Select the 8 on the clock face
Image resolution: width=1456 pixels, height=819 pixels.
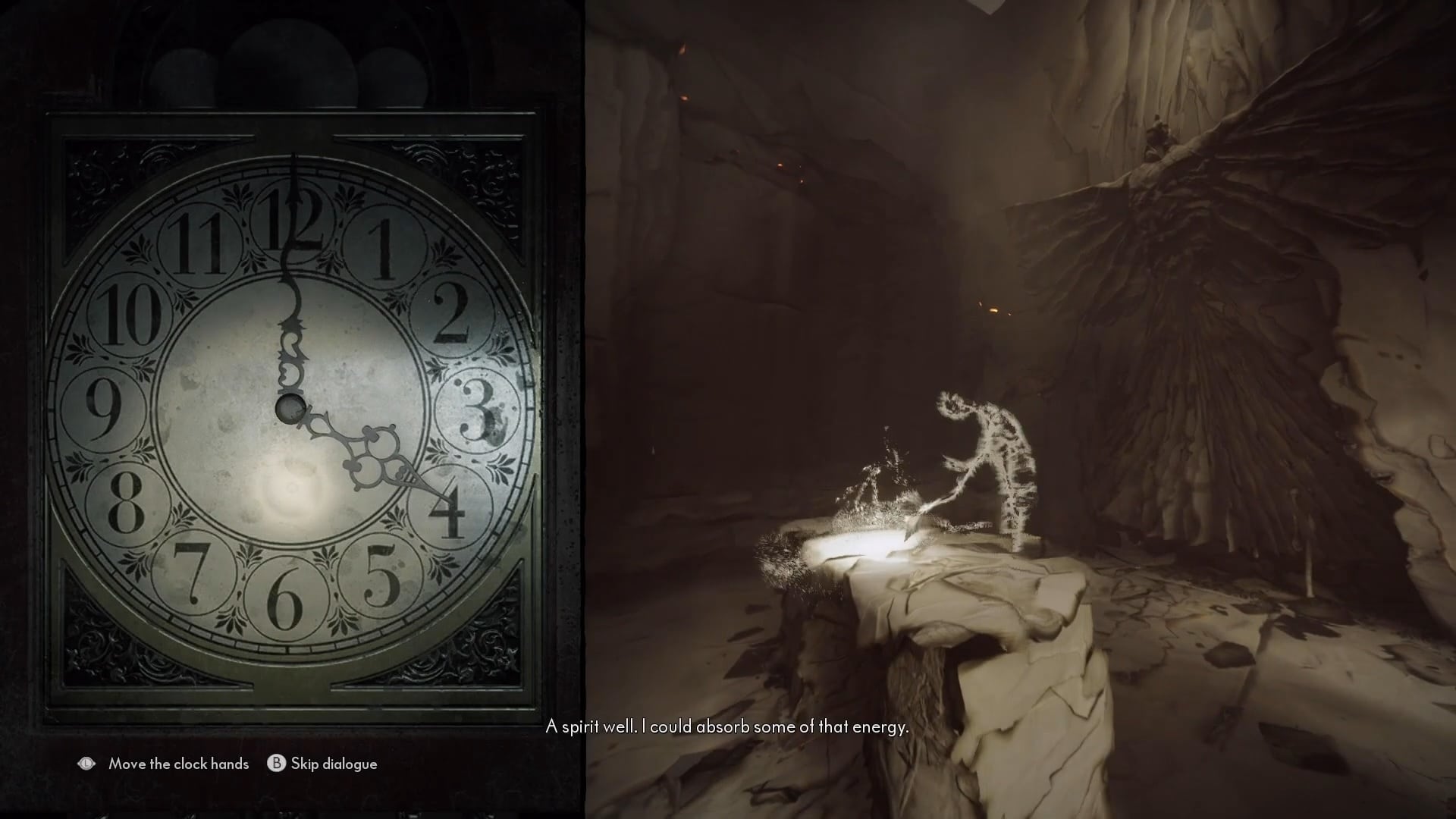tap(127, 502)
